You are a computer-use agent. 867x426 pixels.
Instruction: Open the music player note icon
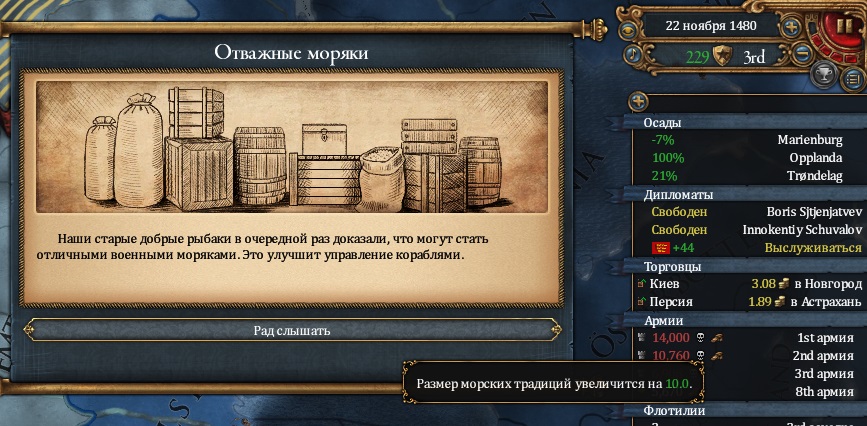coord(634,52)
